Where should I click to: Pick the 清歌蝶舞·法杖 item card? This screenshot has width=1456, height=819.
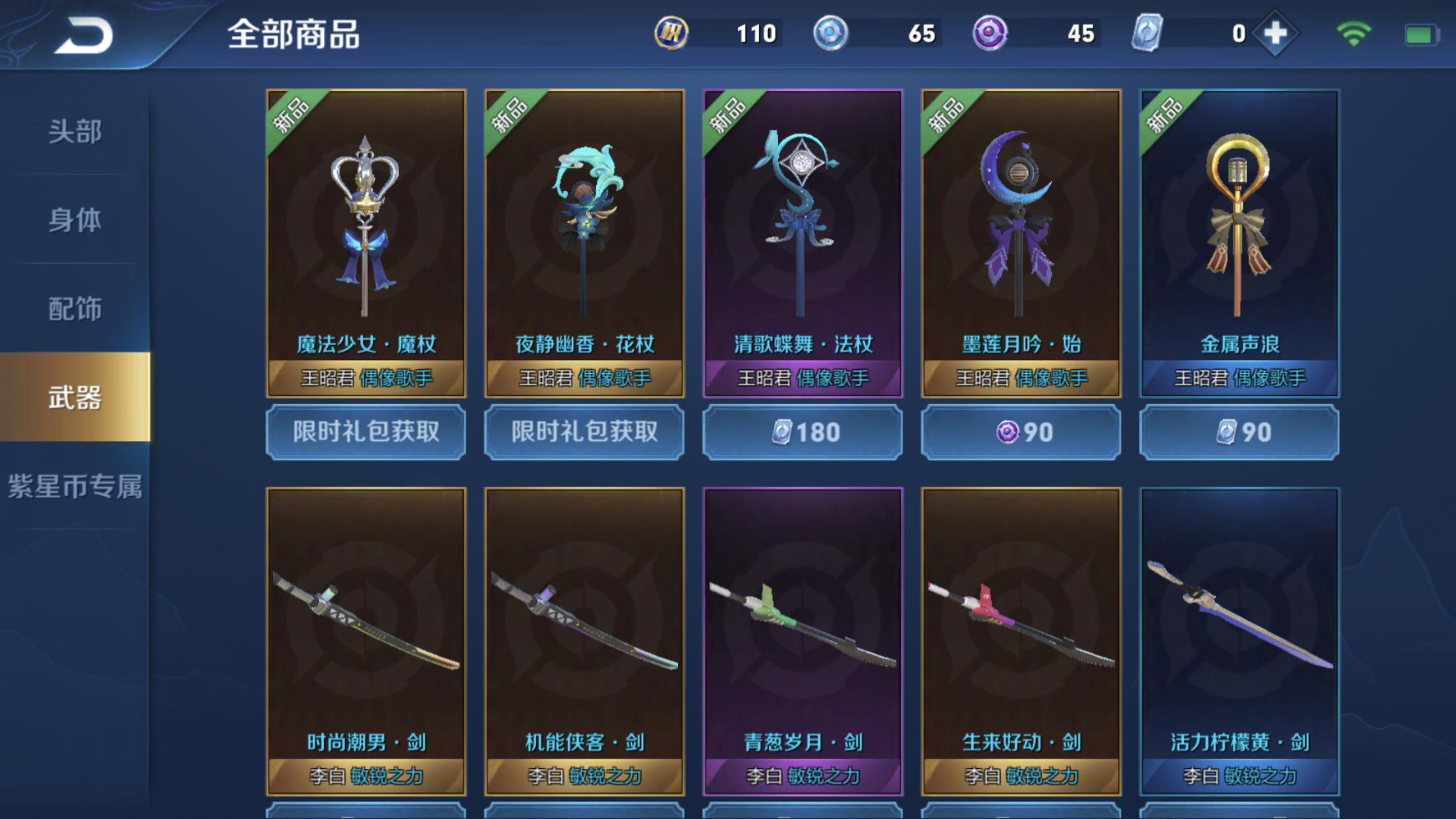tap(803, 243)
